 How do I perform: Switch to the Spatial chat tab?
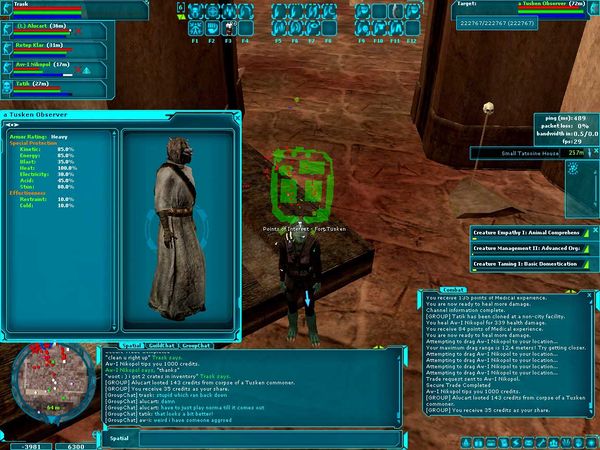point(129,345)
